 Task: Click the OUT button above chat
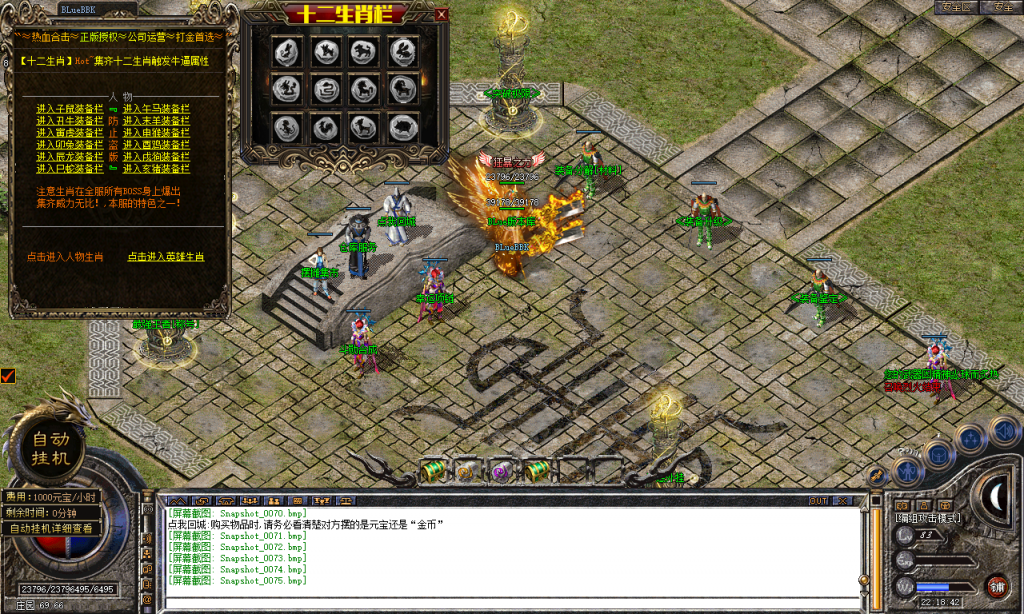click(x=818, y=500)
